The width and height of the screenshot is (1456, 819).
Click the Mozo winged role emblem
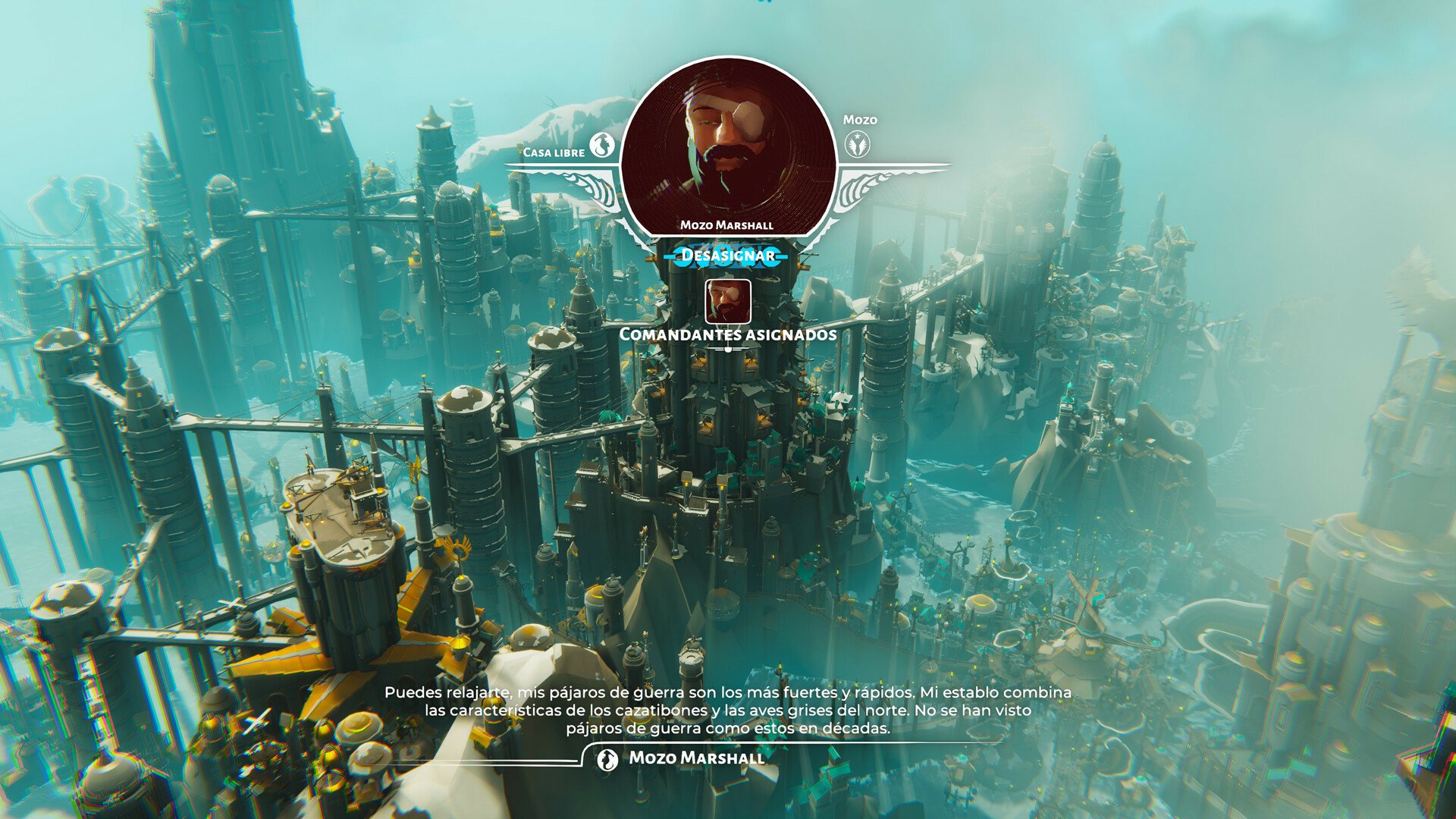[x=858, y=143]
